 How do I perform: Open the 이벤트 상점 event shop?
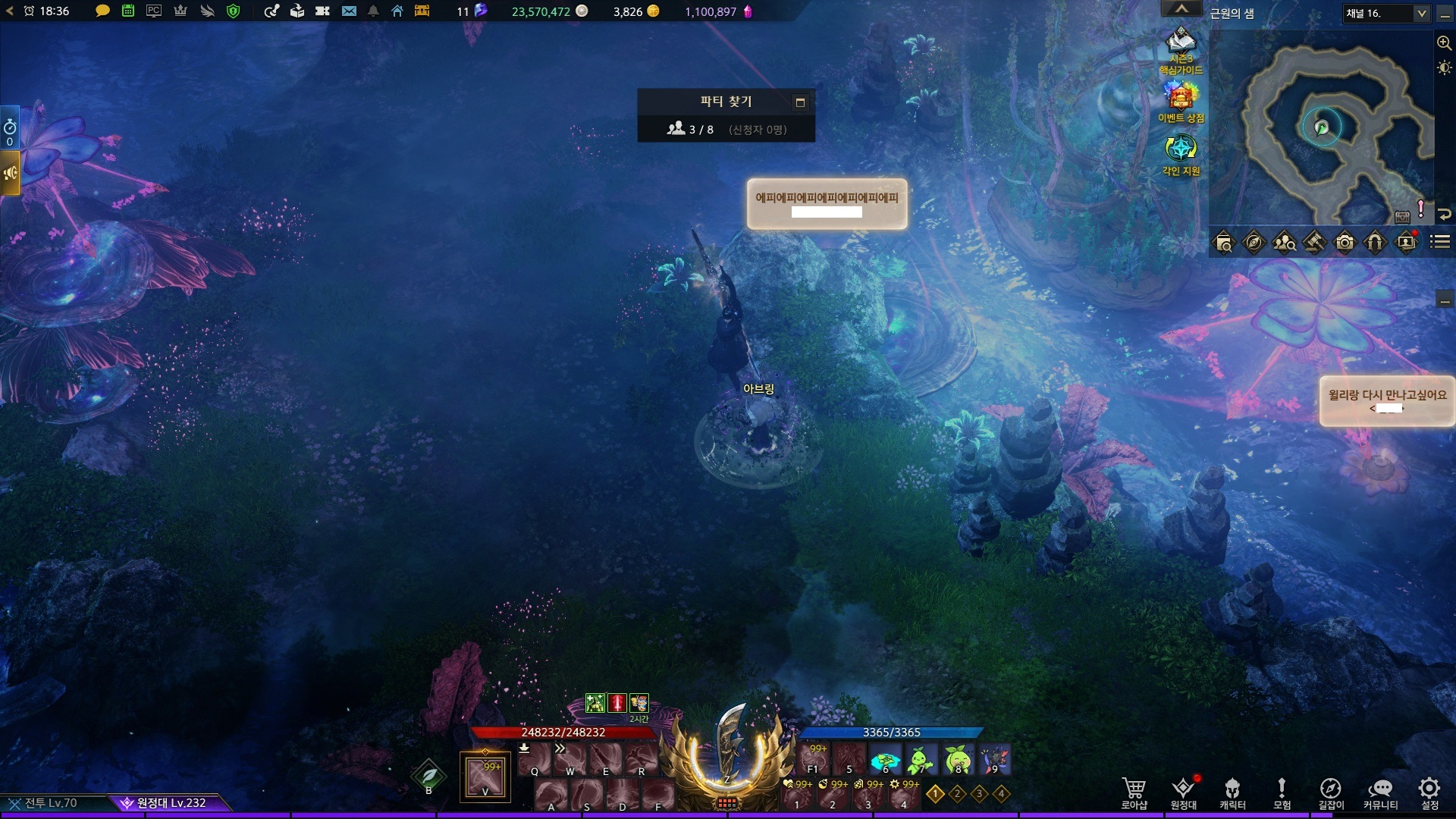1181,101
